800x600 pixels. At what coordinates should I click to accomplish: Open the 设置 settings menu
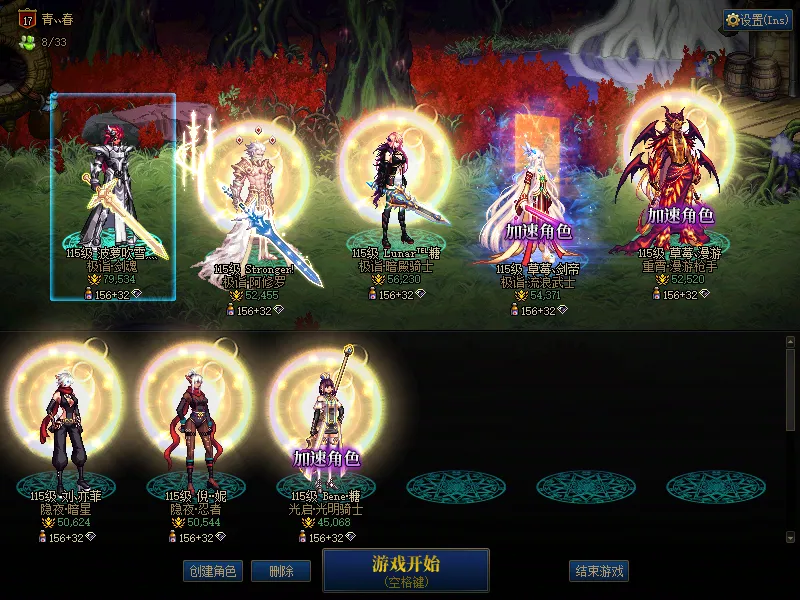click(x=757, y=20)
